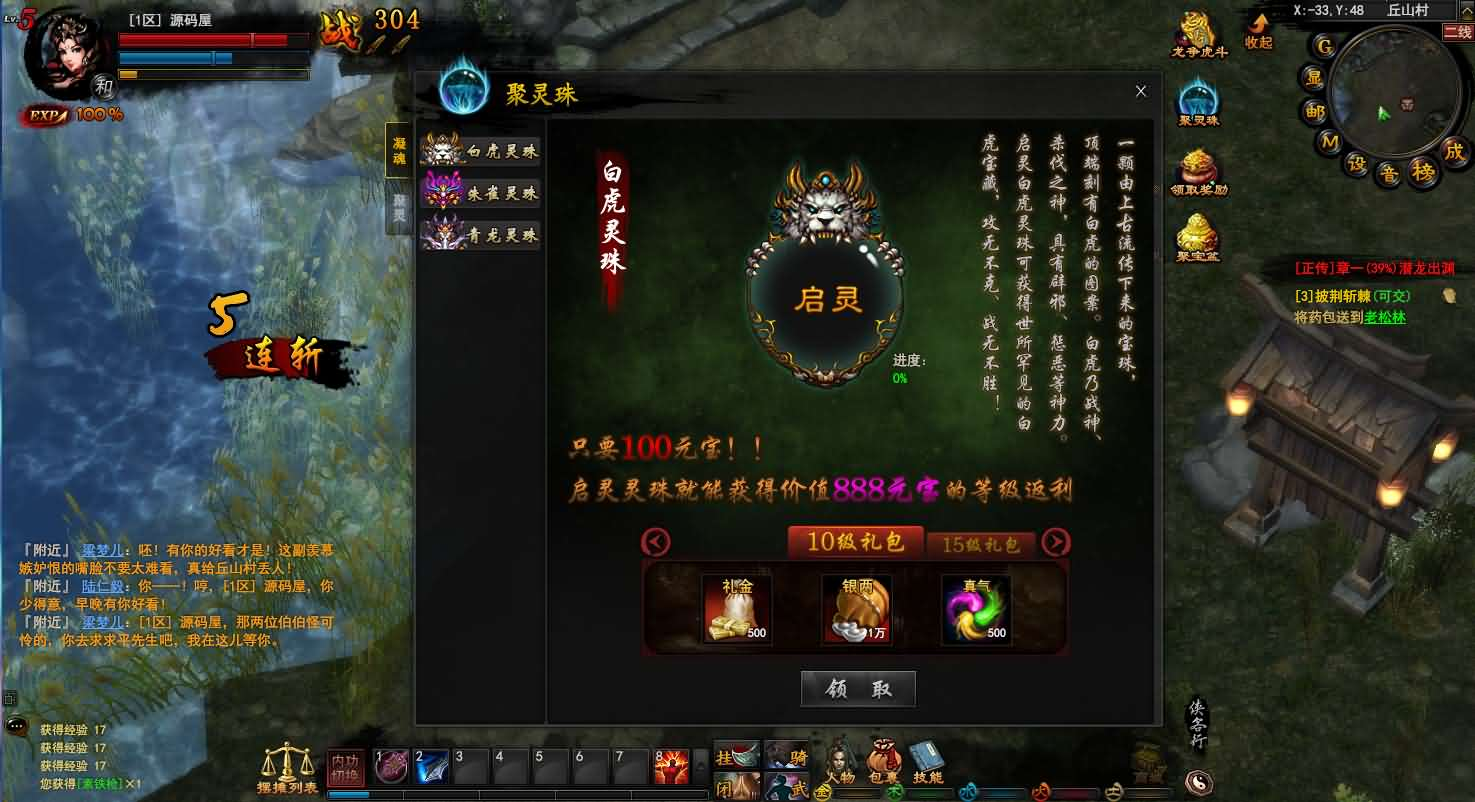Switch to the 15级礼包 tab
The width and height of the screenshot is (1475, 802).
[x=981, y=545]
